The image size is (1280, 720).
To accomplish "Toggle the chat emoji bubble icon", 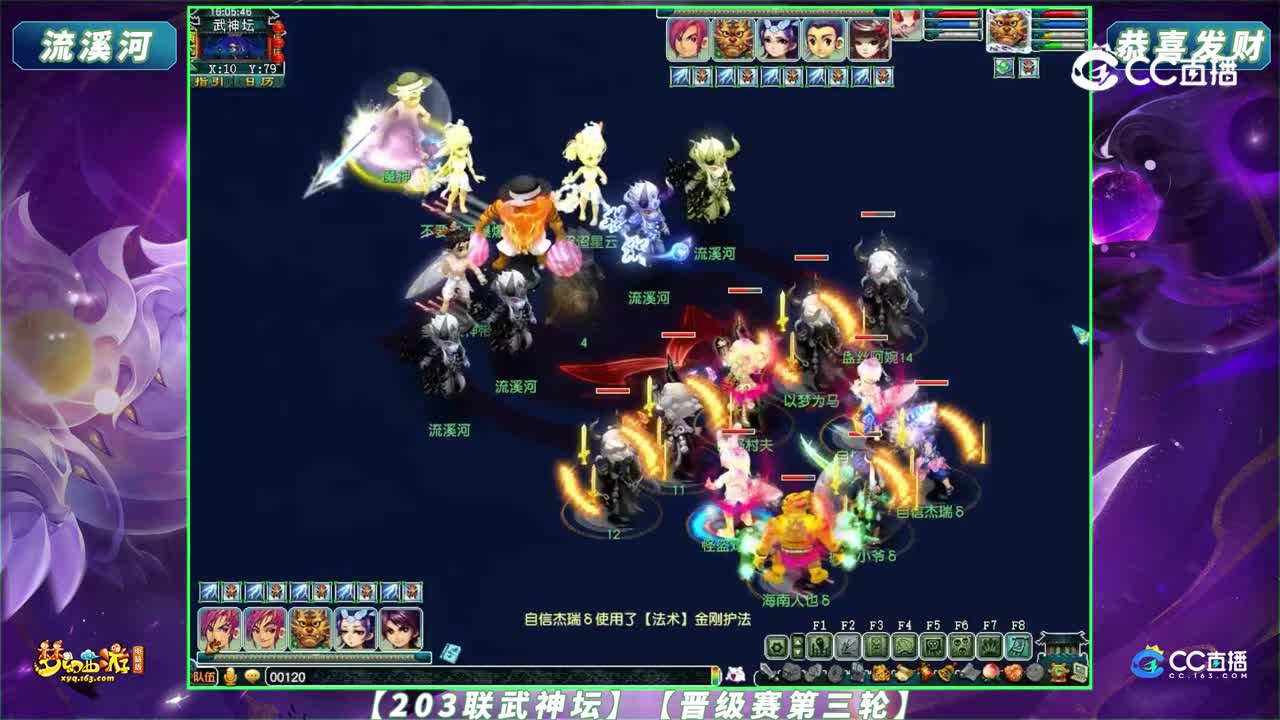I will click(252, 674).
